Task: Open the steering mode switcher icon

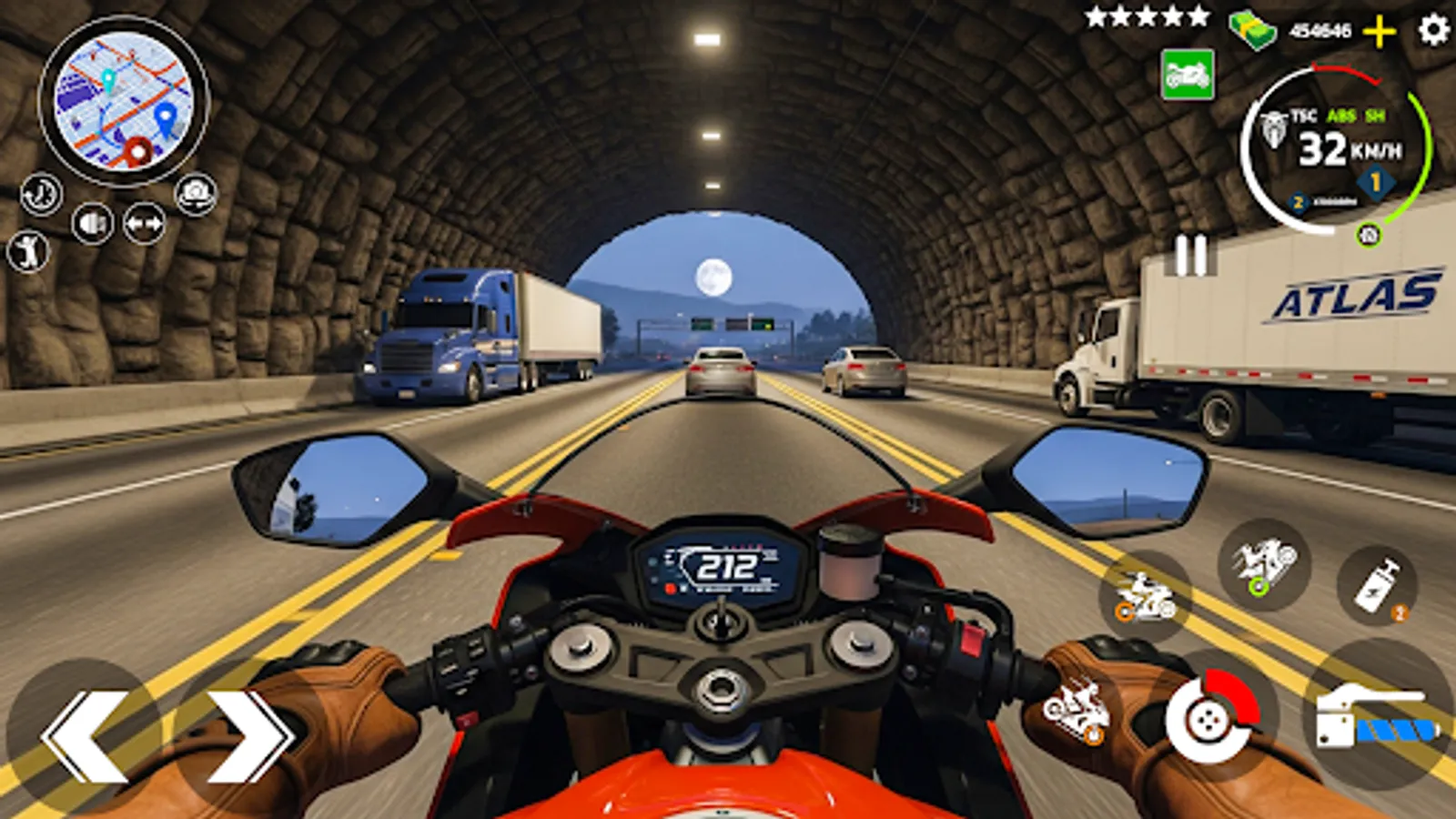Action: pyautogui.click(x=144, y=221)
